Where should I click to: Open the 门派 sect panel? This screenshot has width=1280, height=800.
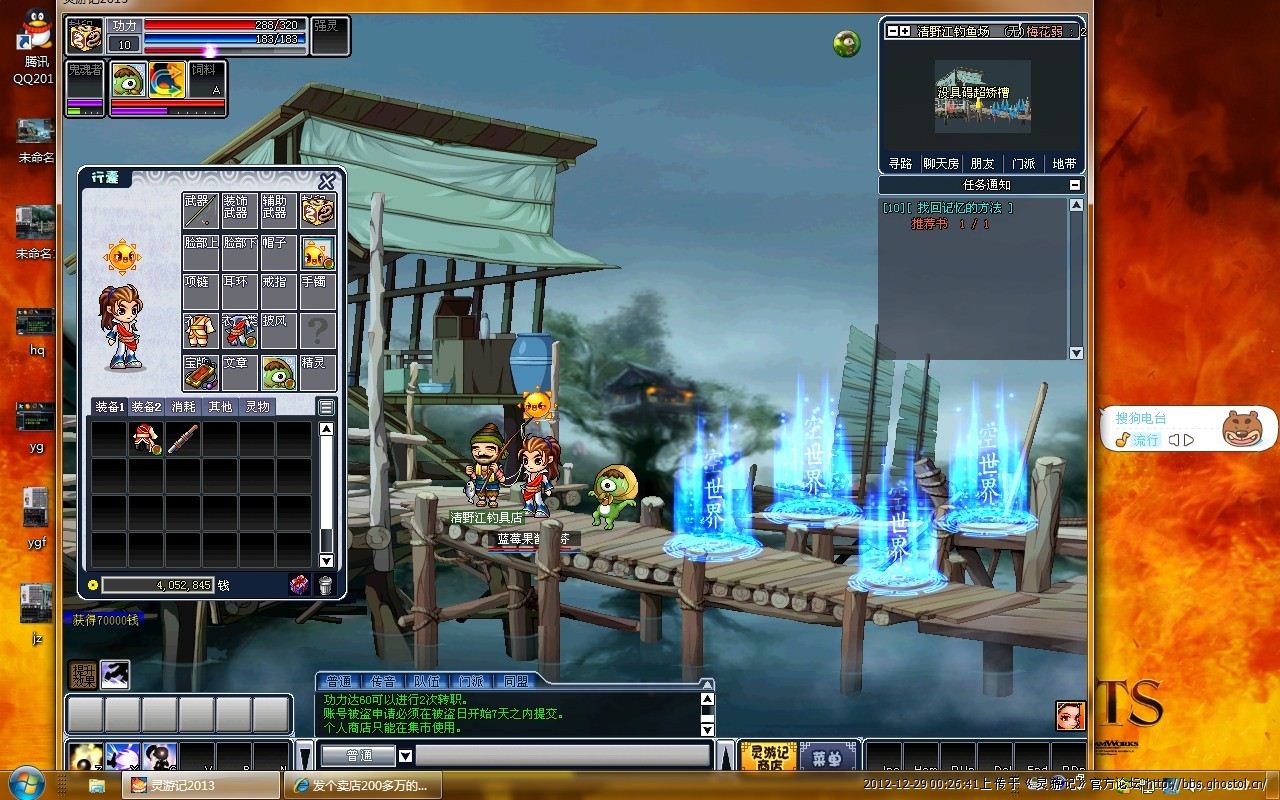click(x=1023, y=164)
